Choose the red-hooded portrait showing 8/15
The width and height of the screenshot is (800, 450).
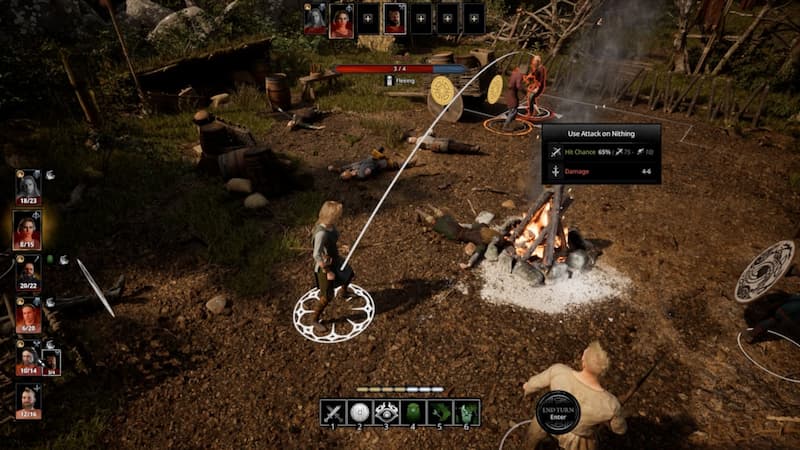point(28,229)
